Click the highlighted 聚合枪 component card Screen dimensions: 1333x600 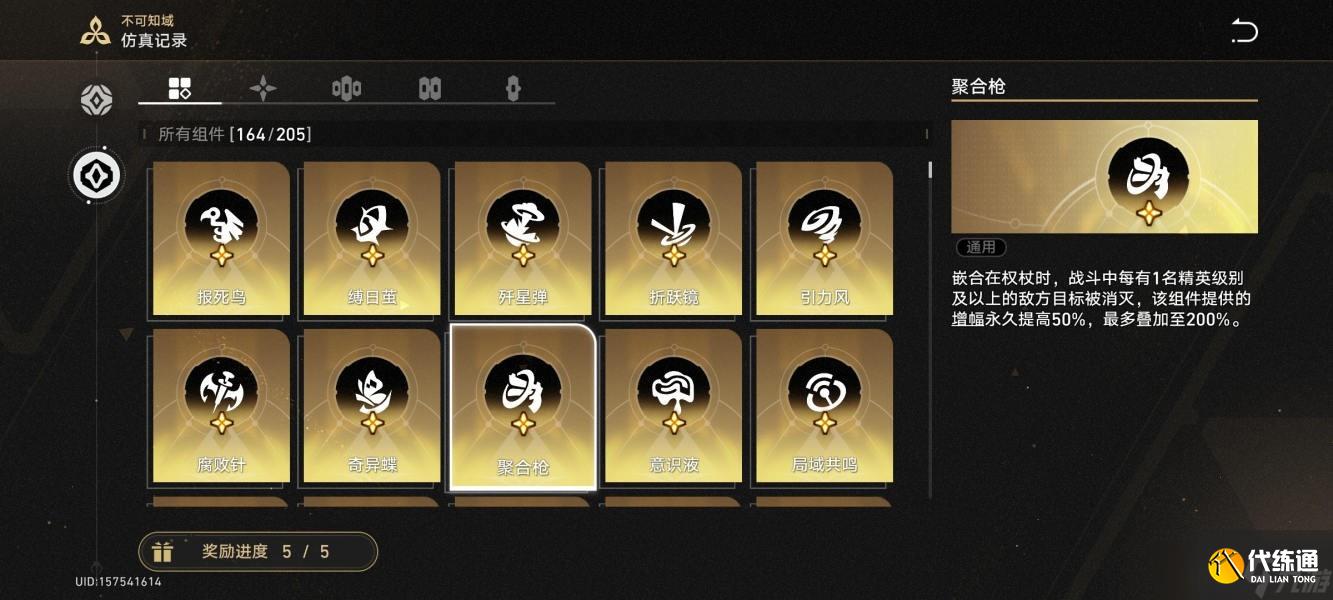(523, 405)
